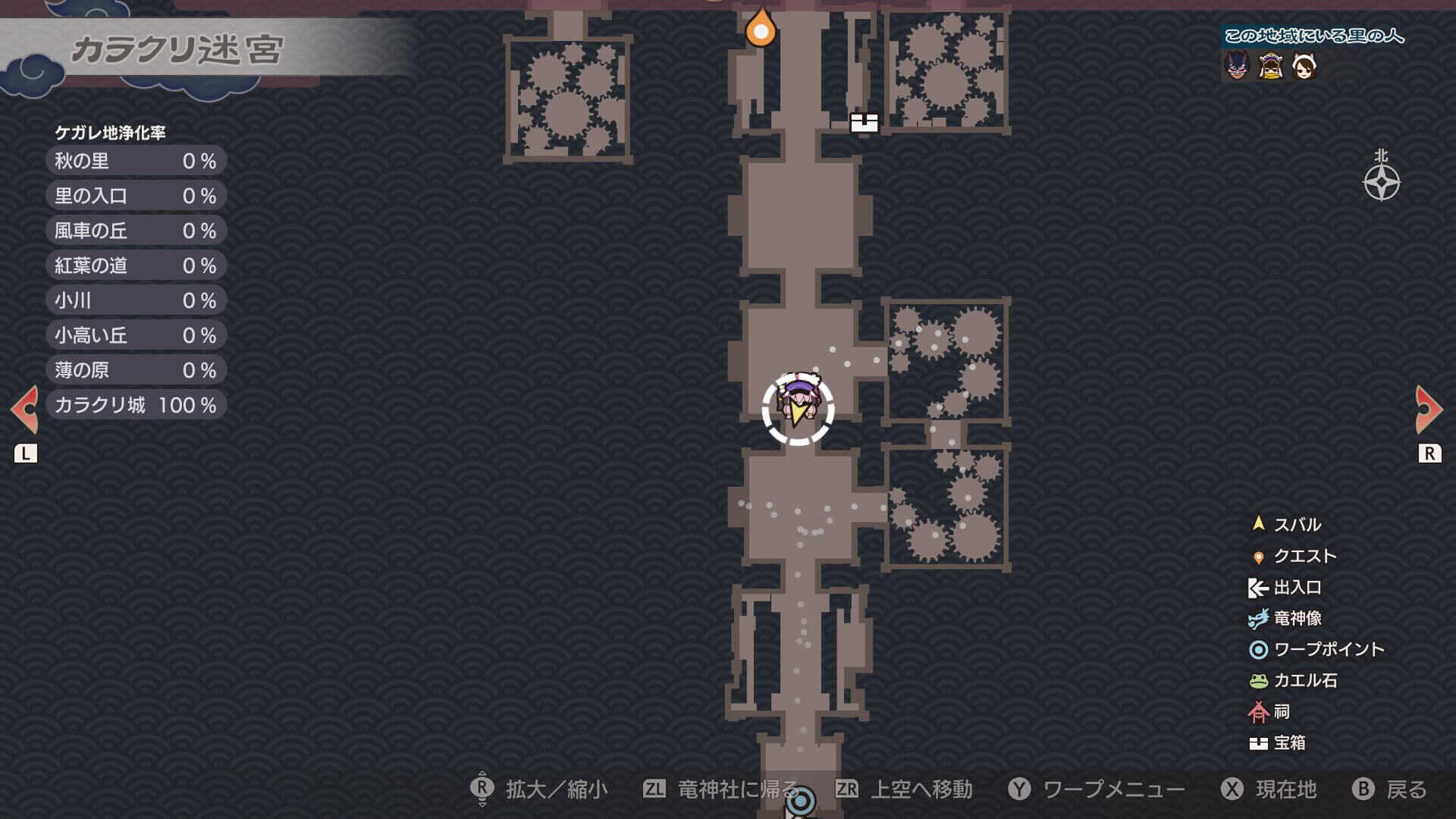This screenshot has width=1456, height=819.
Task: Select the カラクリ城 100% list entry
Action: click(136, 404)
